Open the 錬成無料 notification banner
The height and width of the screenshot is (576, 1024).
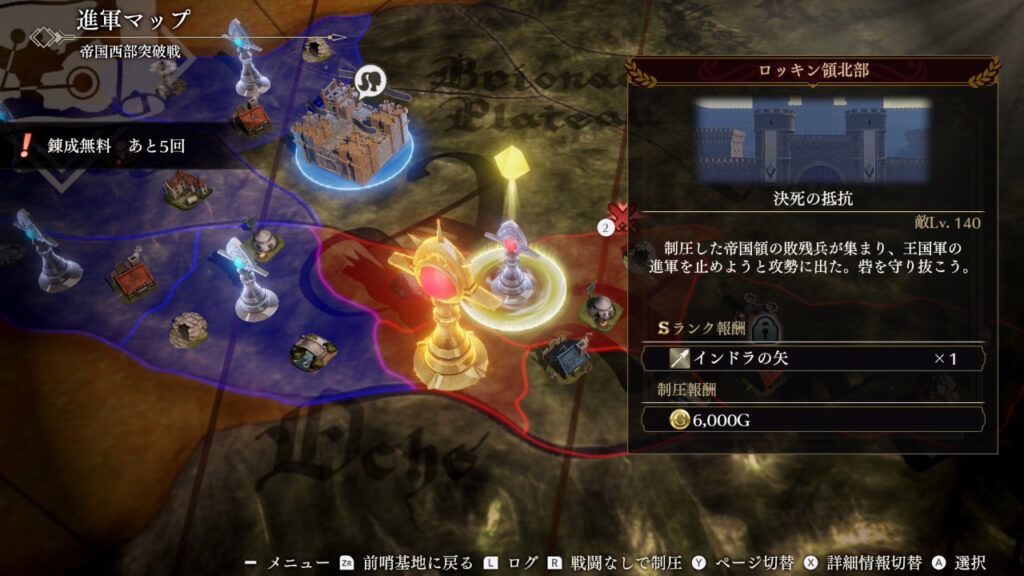(105, 146)
